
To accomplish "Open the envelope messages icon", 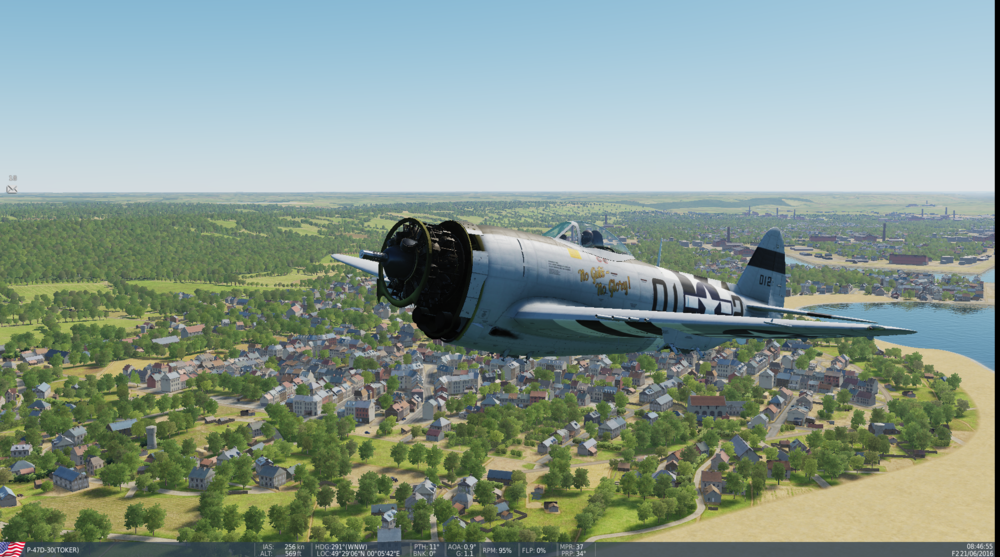I will [12, 187].
